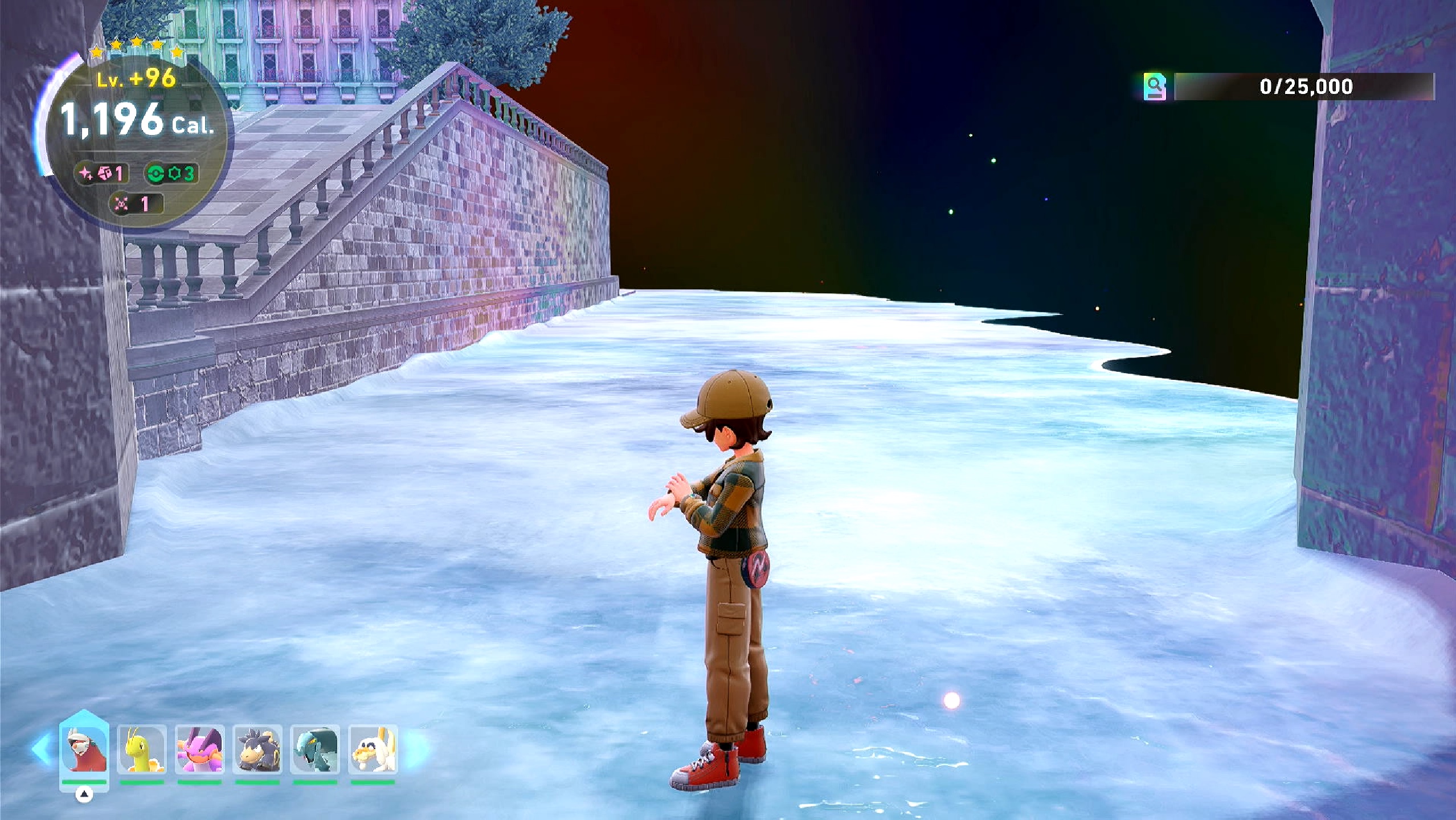
Task: Choose the white and yellow Pokémon slot
Action: (x=373, y=750)
